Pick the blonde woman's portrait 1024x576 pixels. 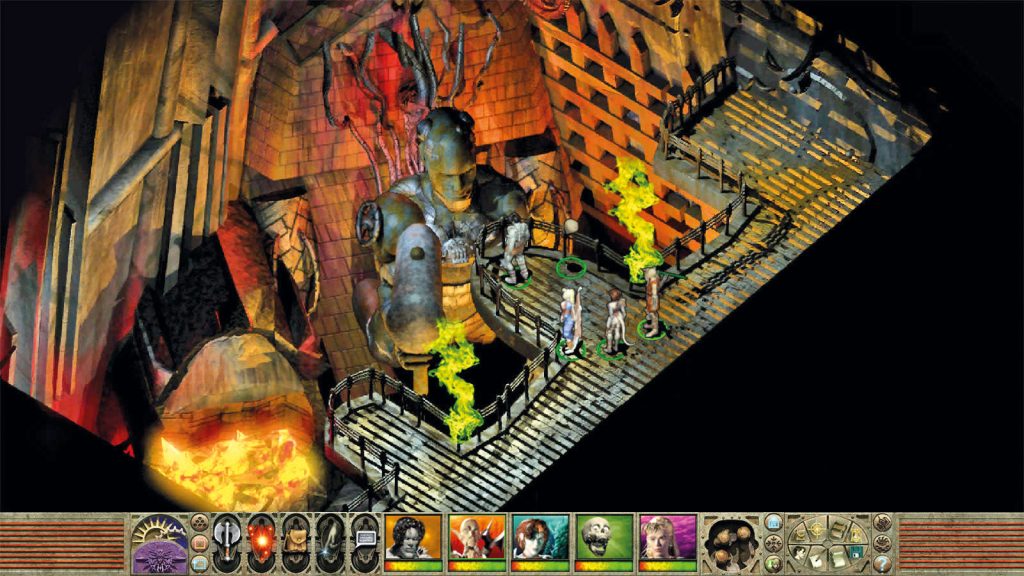(668, 538)
